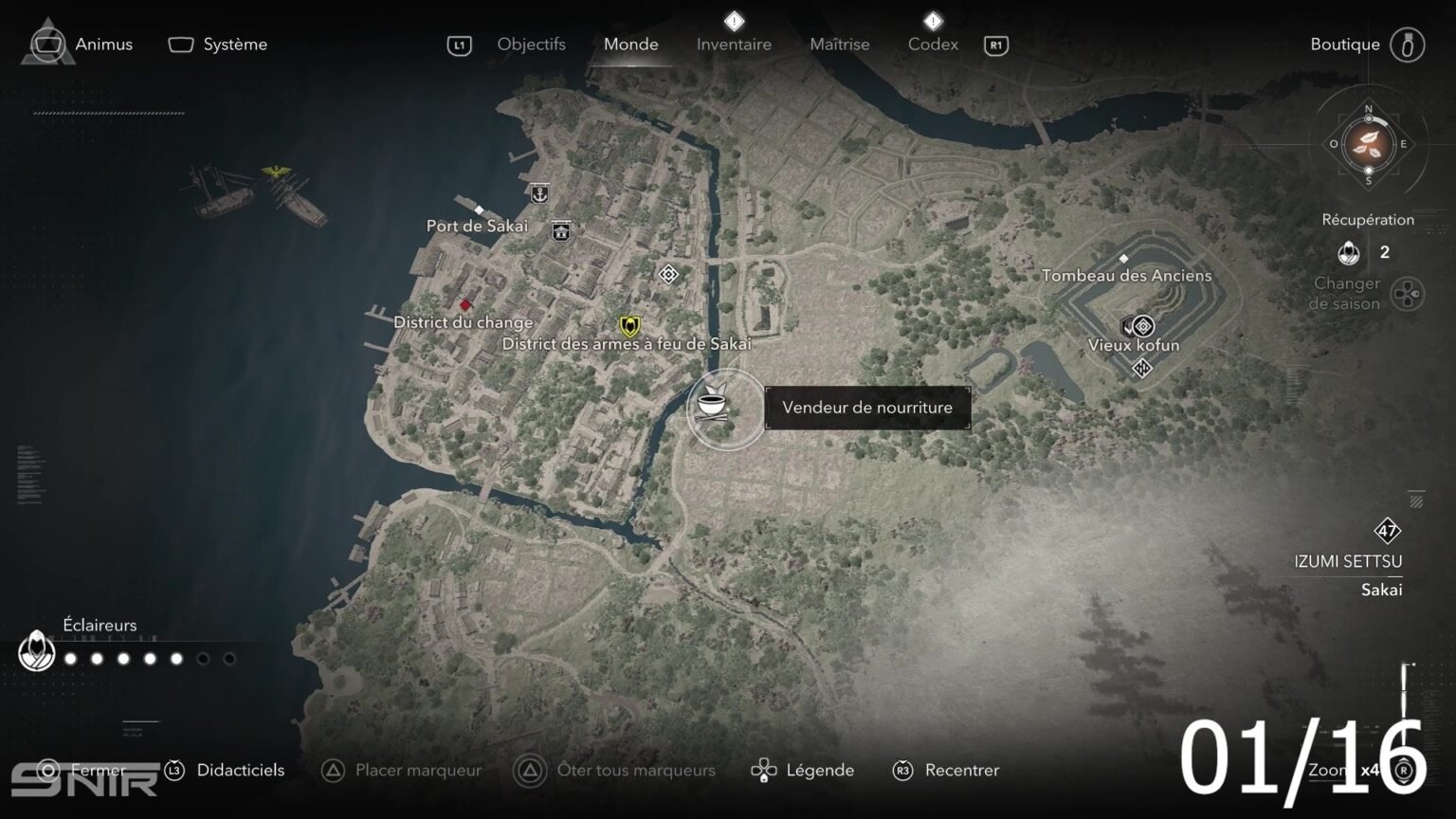Viewport: 1456px width, 819px height.
Task: Open the Codex tab
Action: pyautogui.click(x=933, y=44)
